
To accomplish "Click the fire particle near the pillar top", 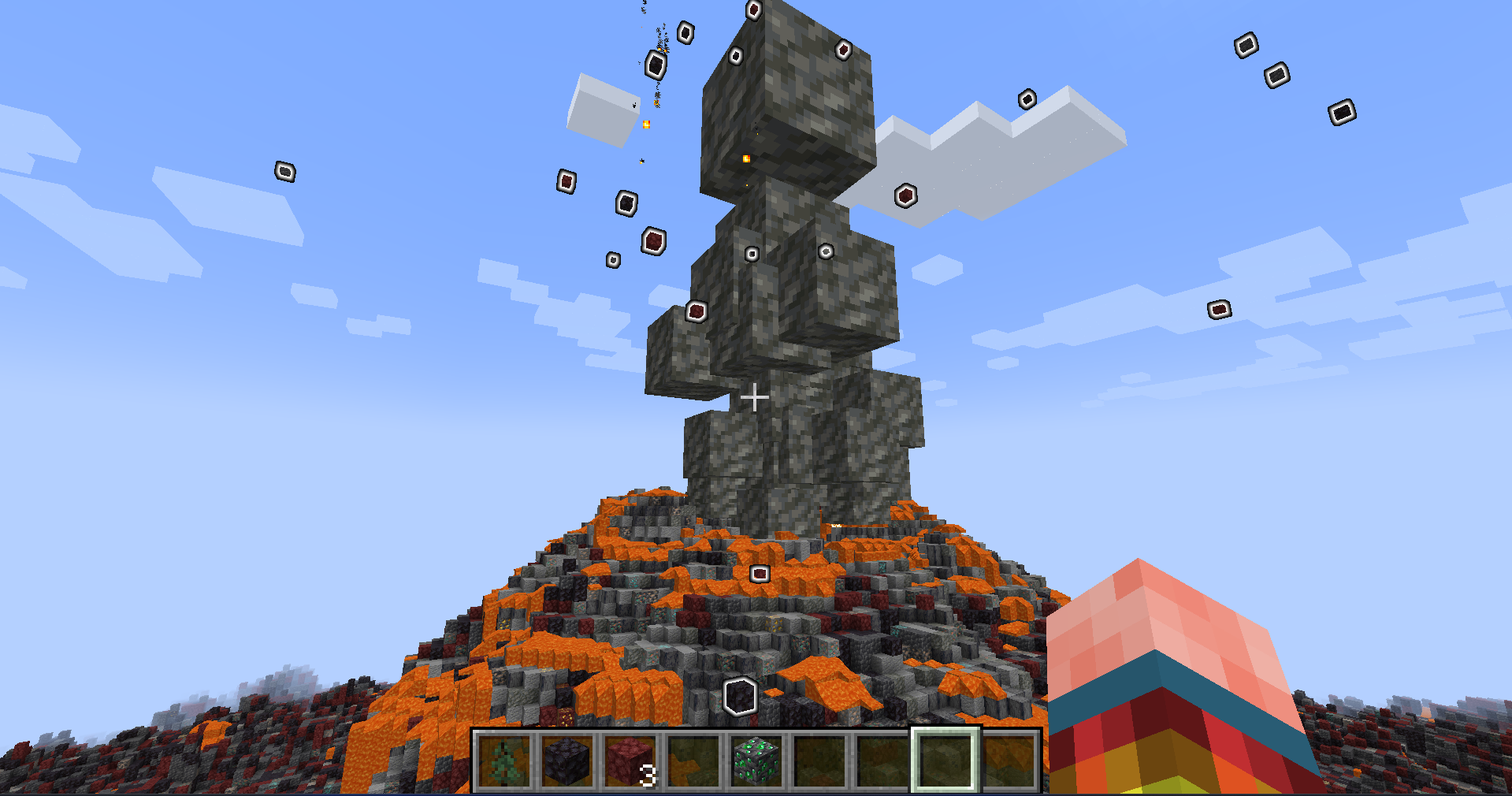I will click(x=747, y=159).
